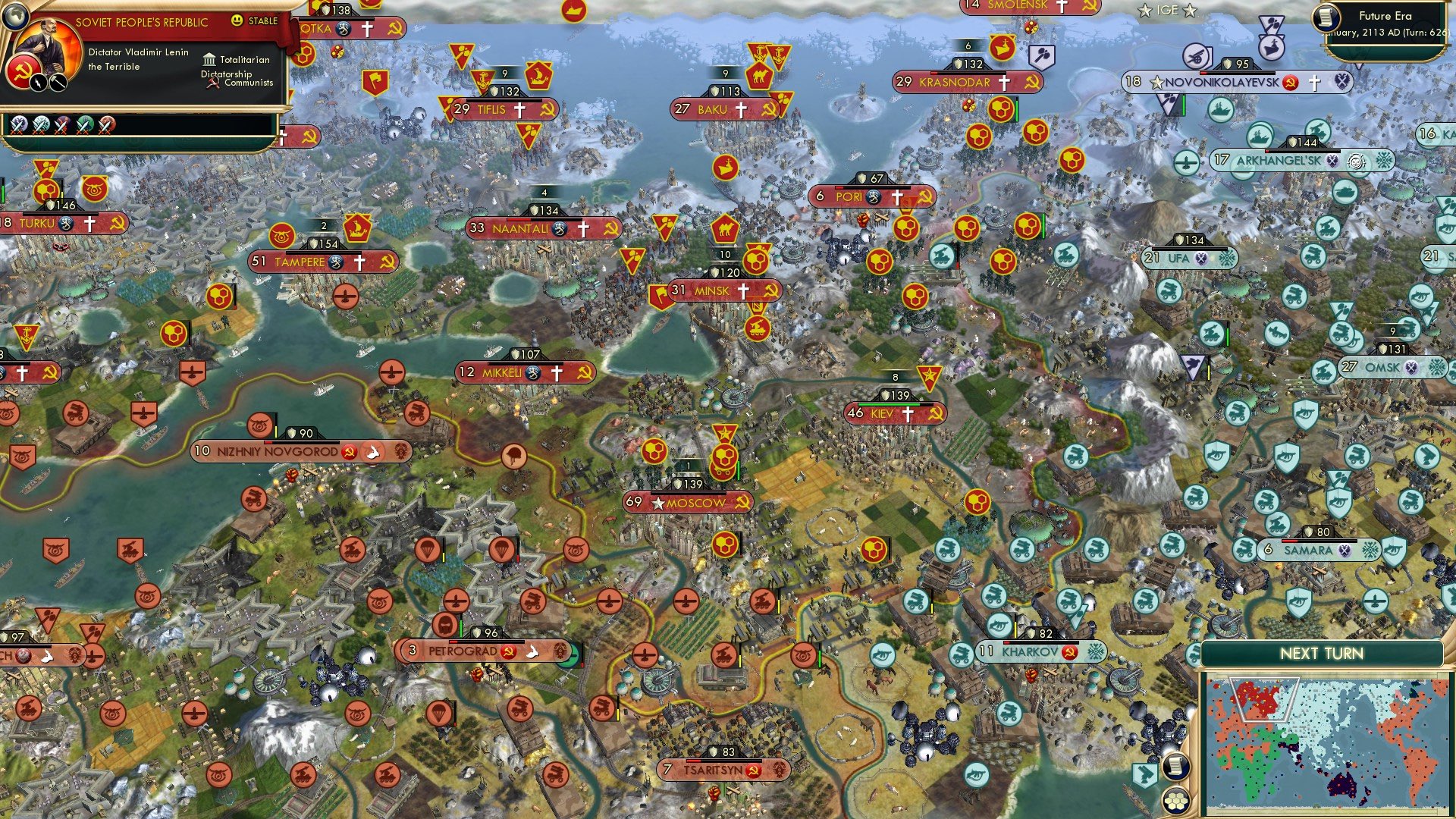Expand Moscow's city banner
The image size is (1456, 819).
[686, 503]
